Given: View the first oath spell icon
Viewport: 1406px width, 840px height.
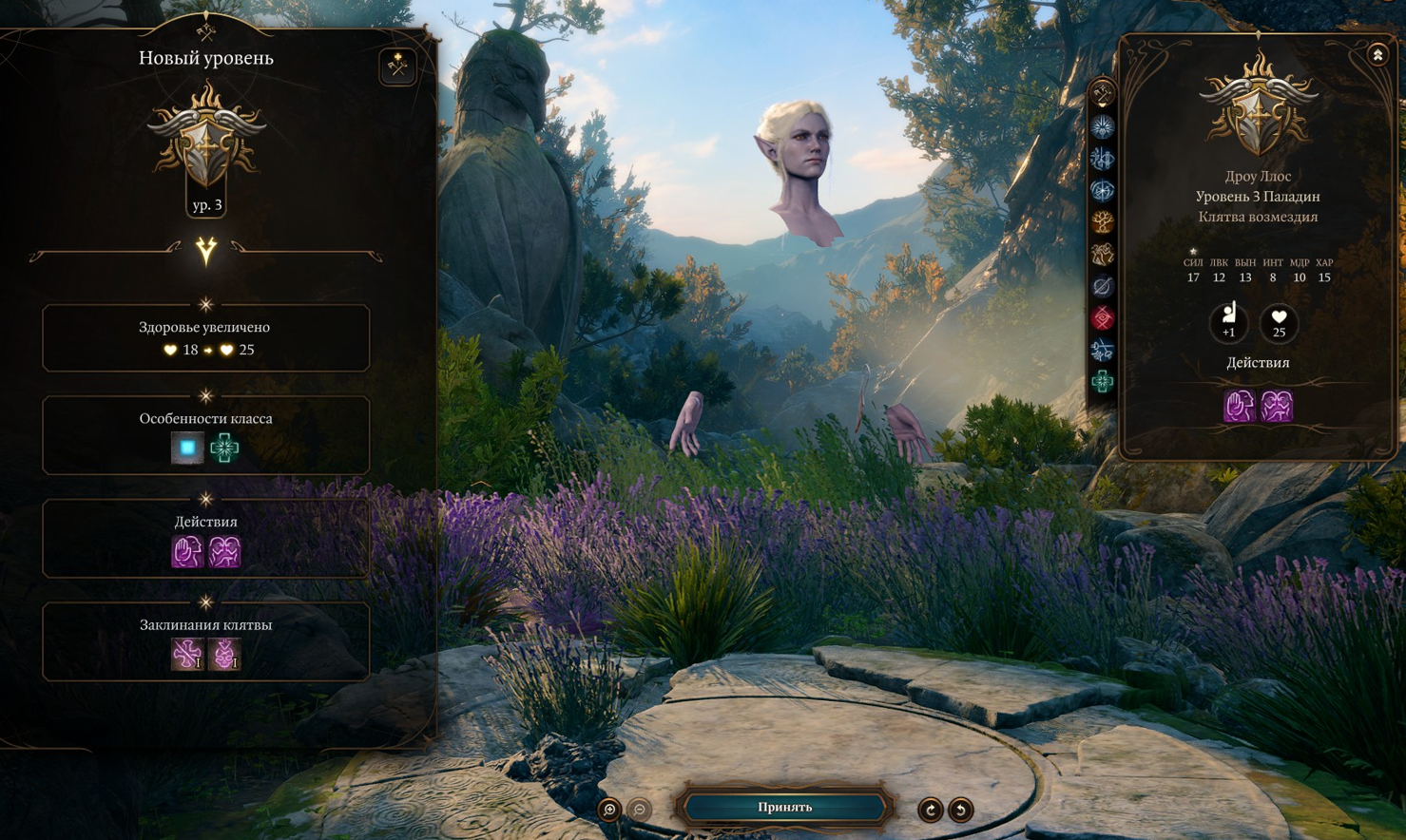Looking at the screenshot, I should (x=187, y=654).
